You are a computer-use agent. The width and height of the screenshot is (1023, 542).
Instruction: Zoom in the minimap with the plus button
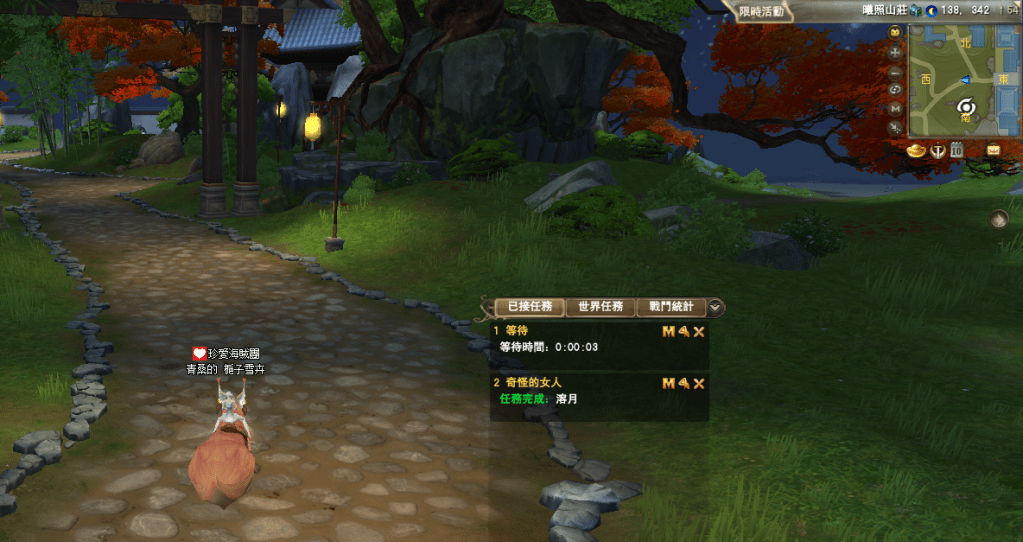895,52
